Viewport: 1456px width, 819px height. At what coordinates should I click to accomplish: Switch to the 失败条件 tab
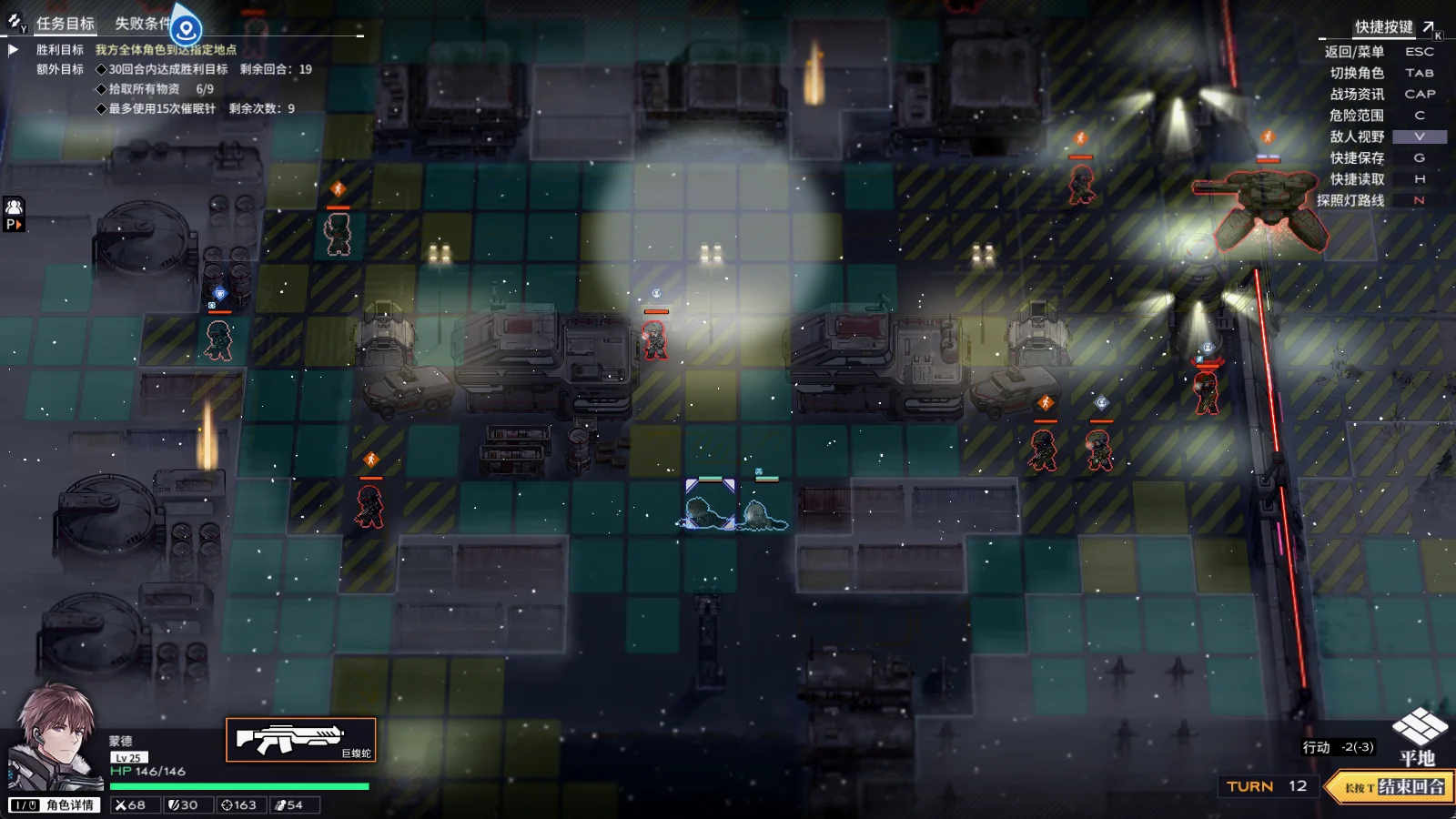click(141, 24)
